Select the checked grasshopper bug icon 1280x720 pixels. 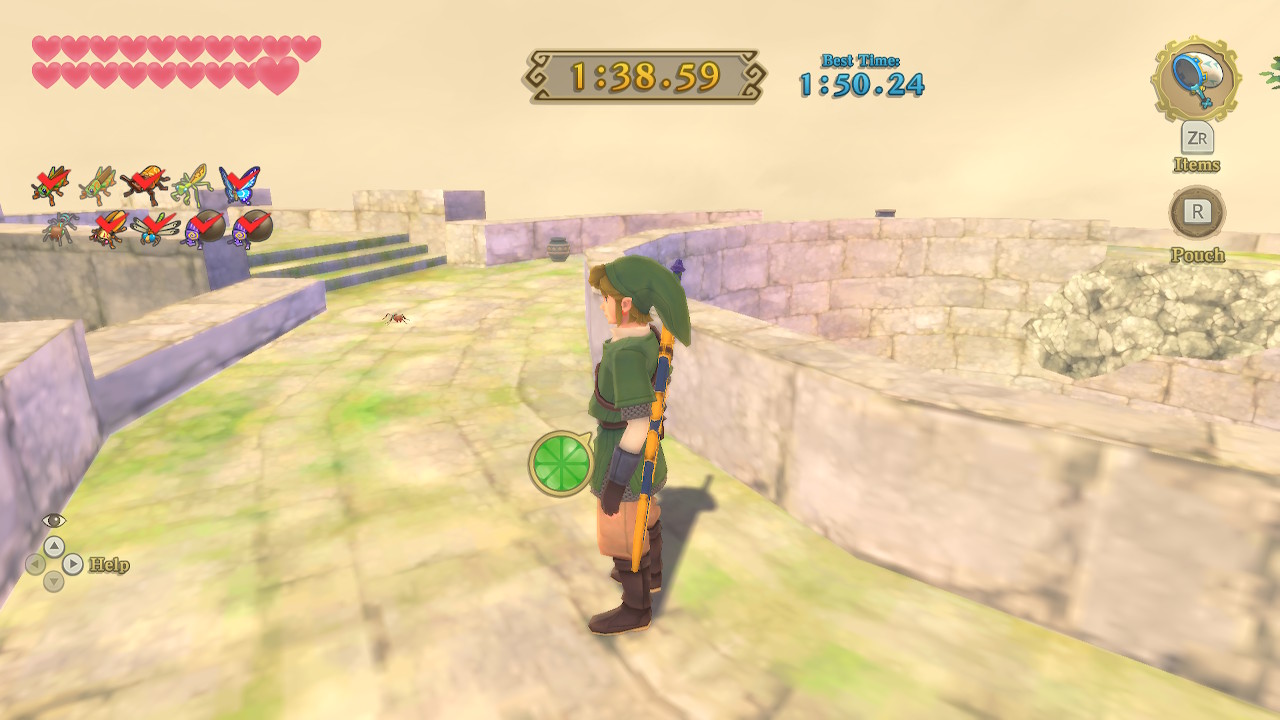pyautogui.click(x=50, y=185)
